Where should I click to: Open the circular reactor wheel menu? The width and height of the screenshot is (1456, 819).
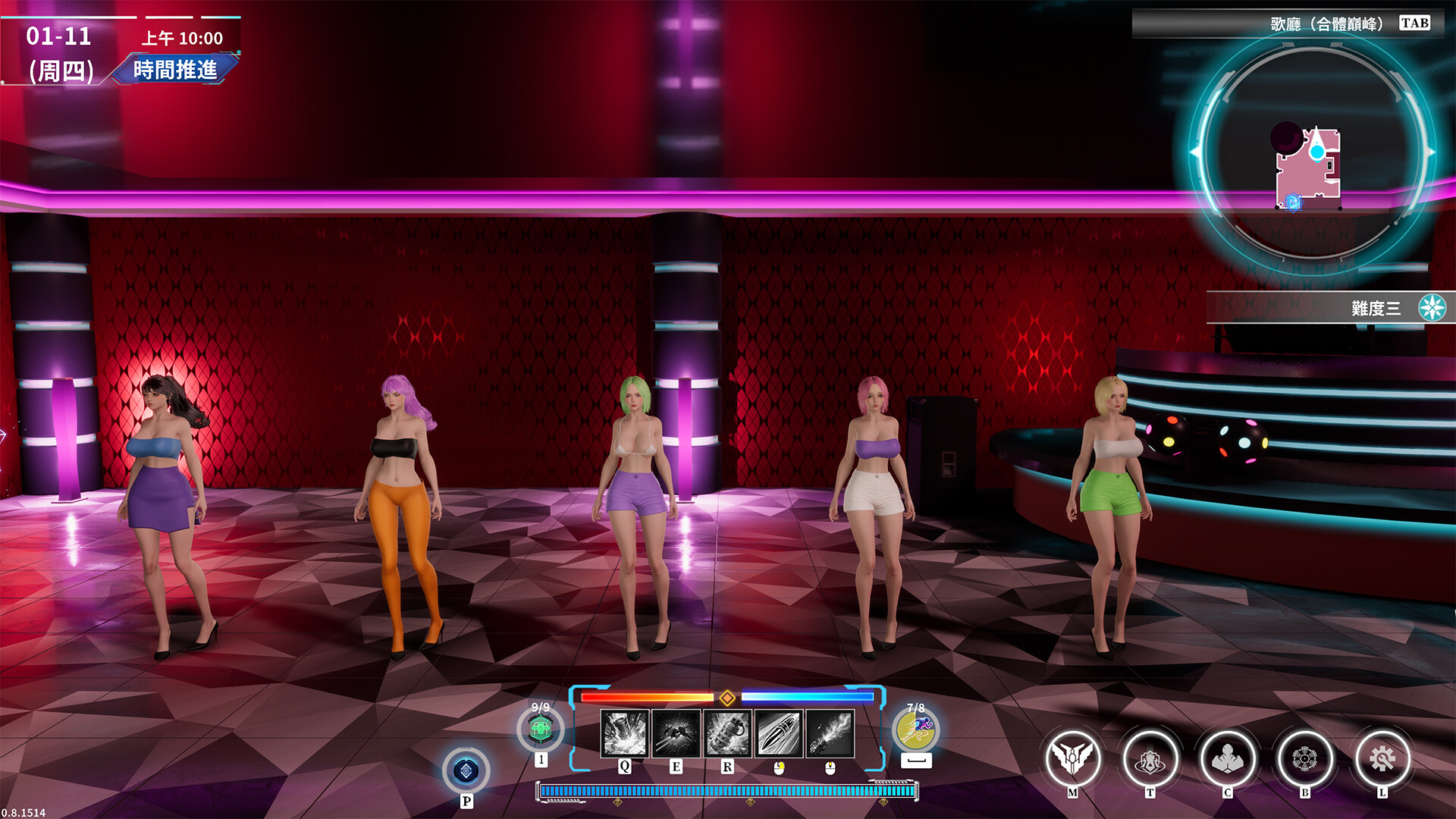[x=1304, y=758]
